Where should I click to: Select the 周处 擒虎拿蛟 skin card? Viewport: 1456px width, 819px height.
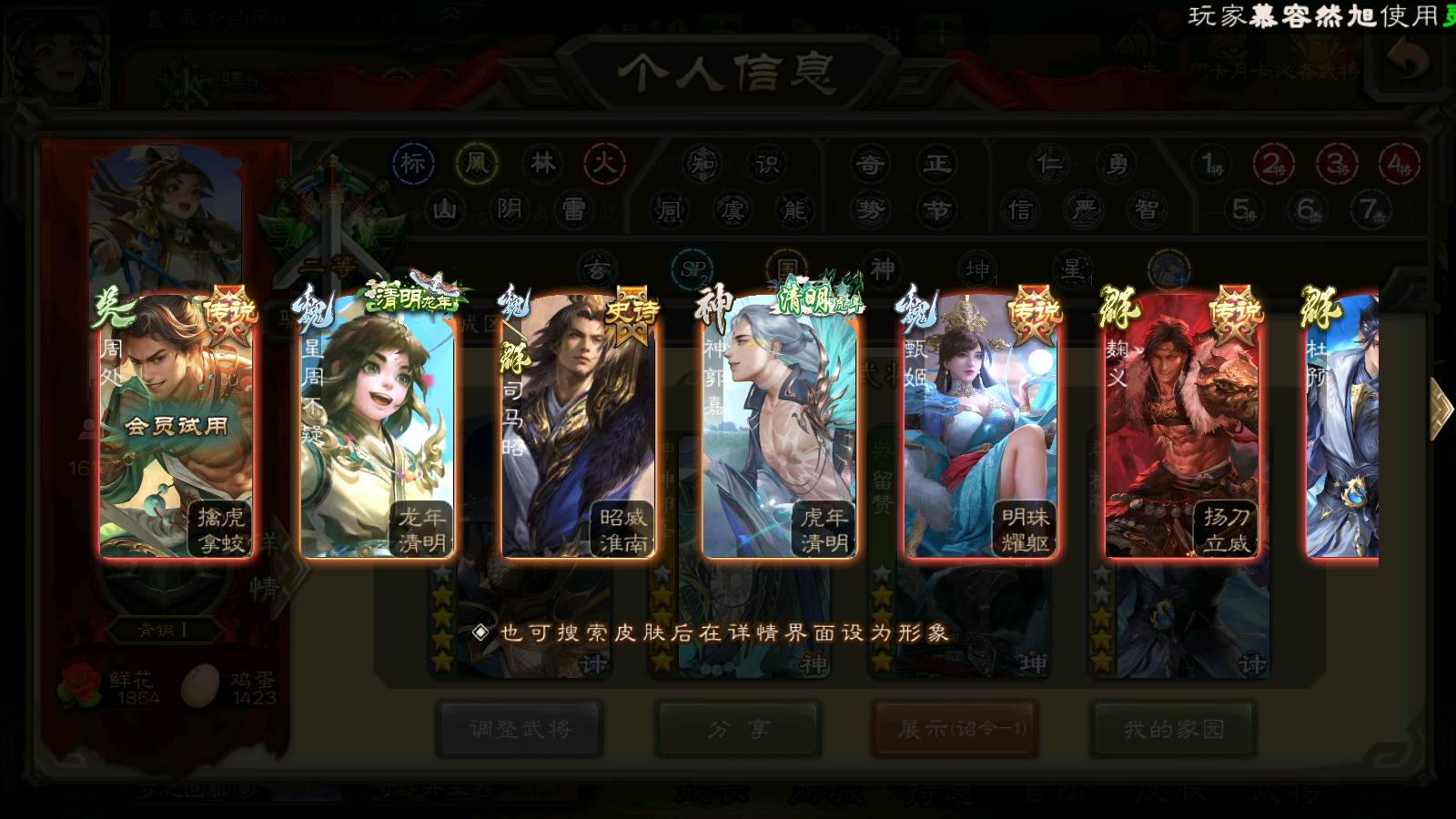click(176, 426)
